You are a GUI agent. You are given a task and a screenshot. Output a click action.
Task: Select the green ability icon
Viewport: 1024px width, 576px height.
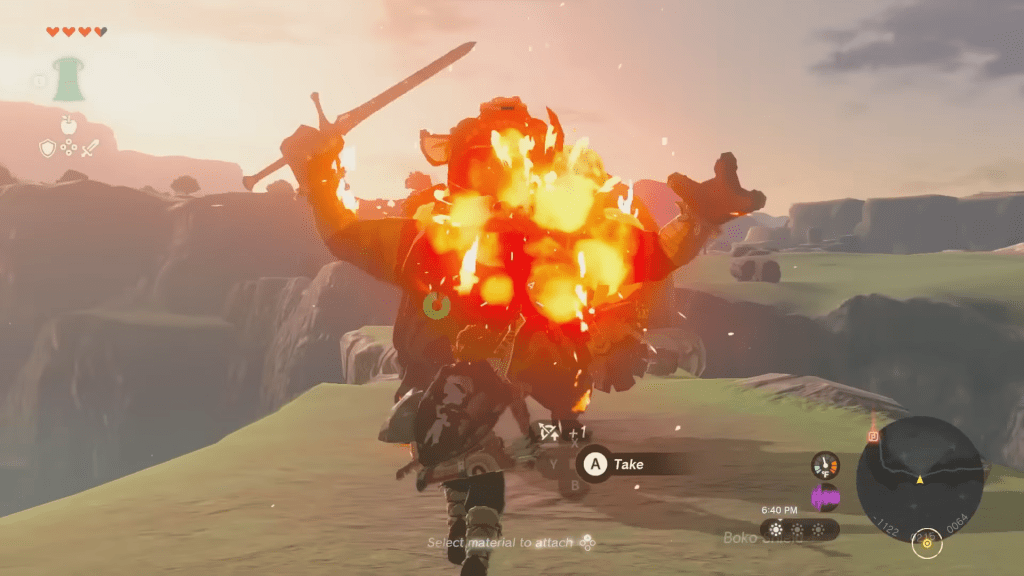pos(69,79)
